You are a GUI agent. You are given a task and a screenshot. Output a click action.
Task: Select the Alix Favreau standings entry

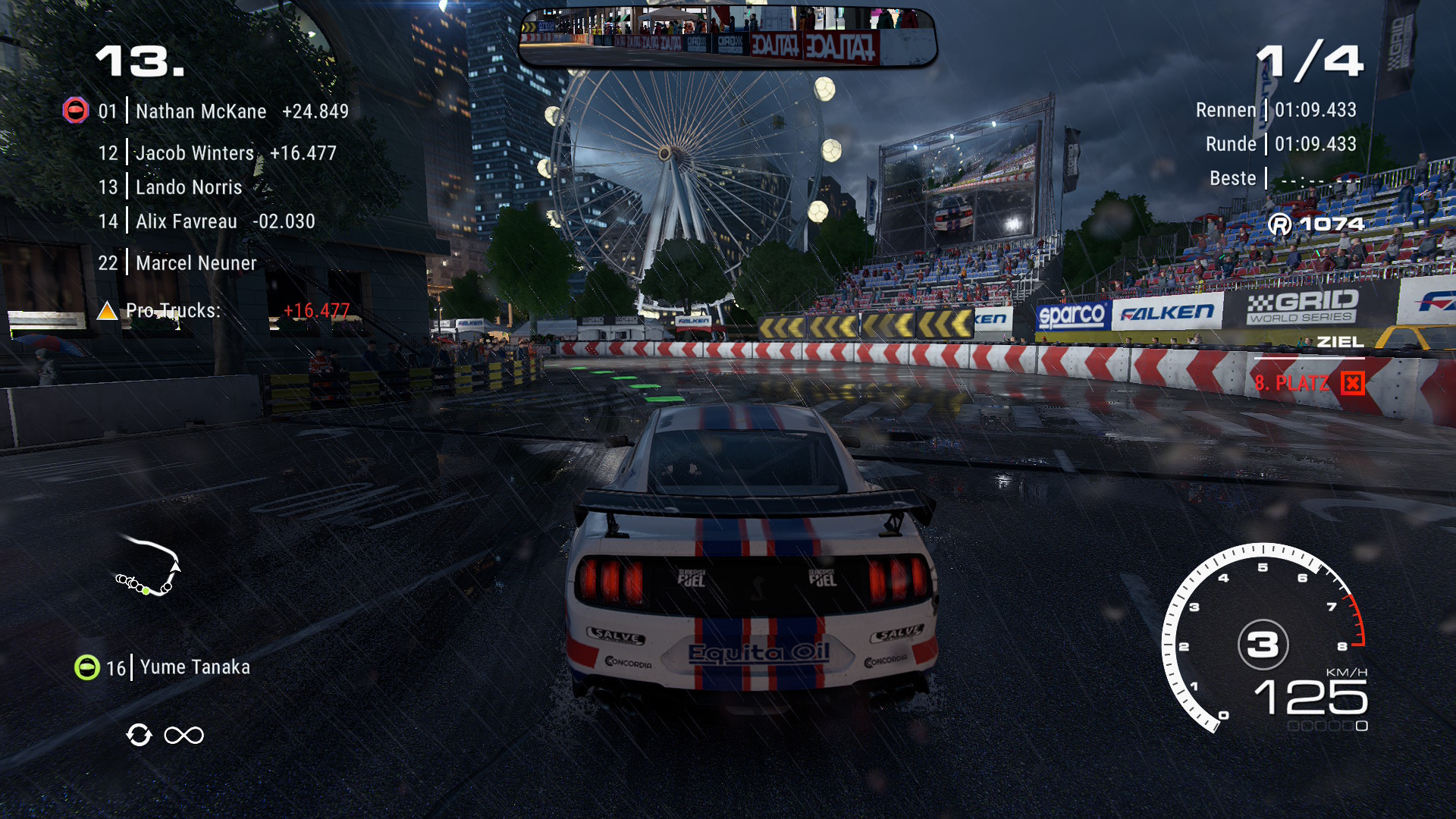click(x=187, y=221)
